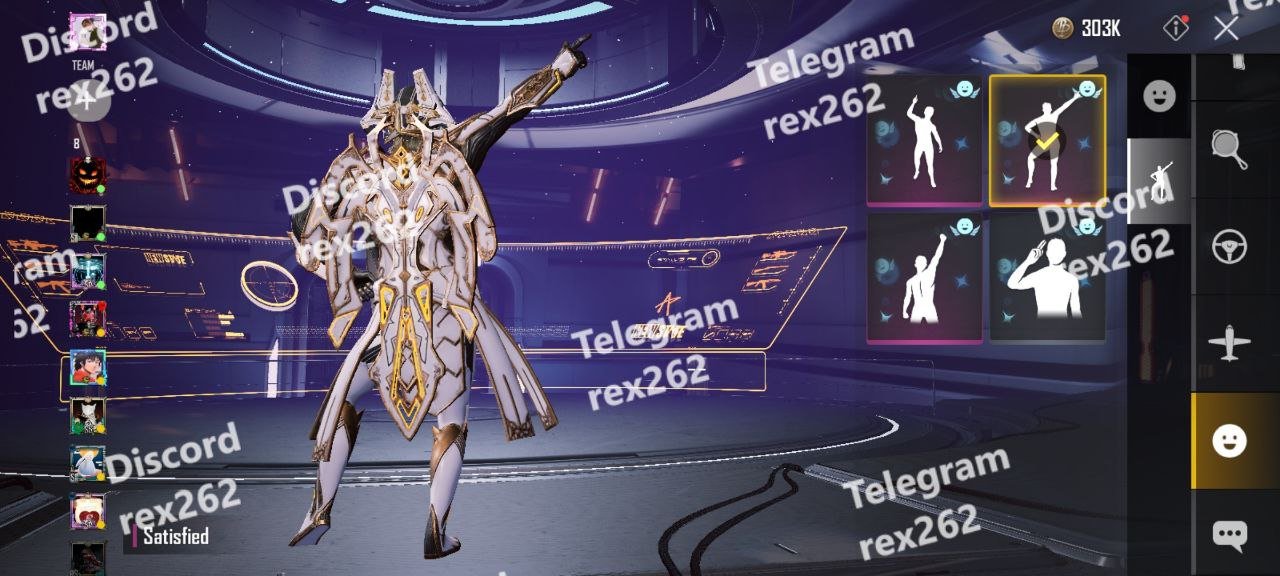Switch to the dancing figure sub-tab
Image resolution: width=1280 pixels, height=576 pixels.
point(1159,181)
